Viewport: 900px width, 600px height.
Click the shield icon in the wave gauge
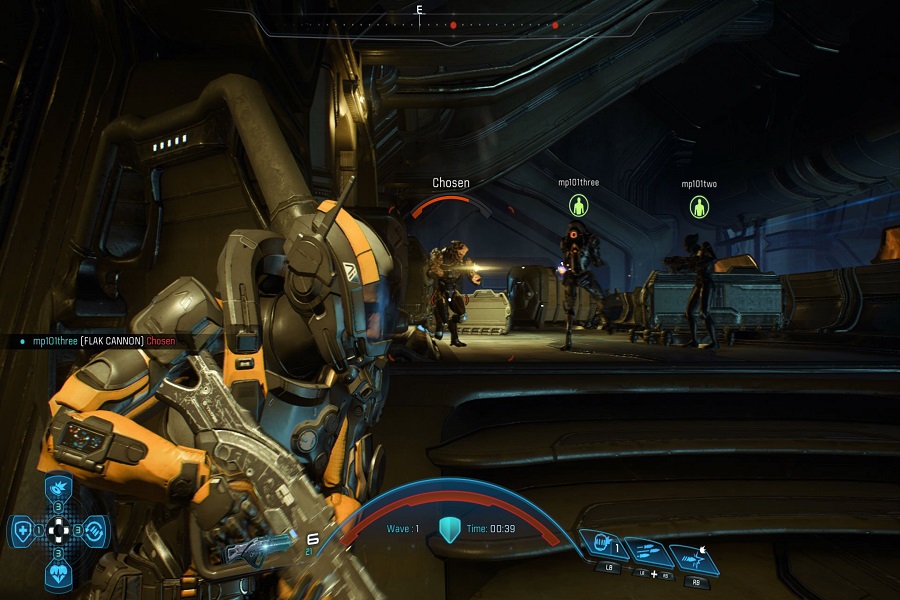pos(449,529)
